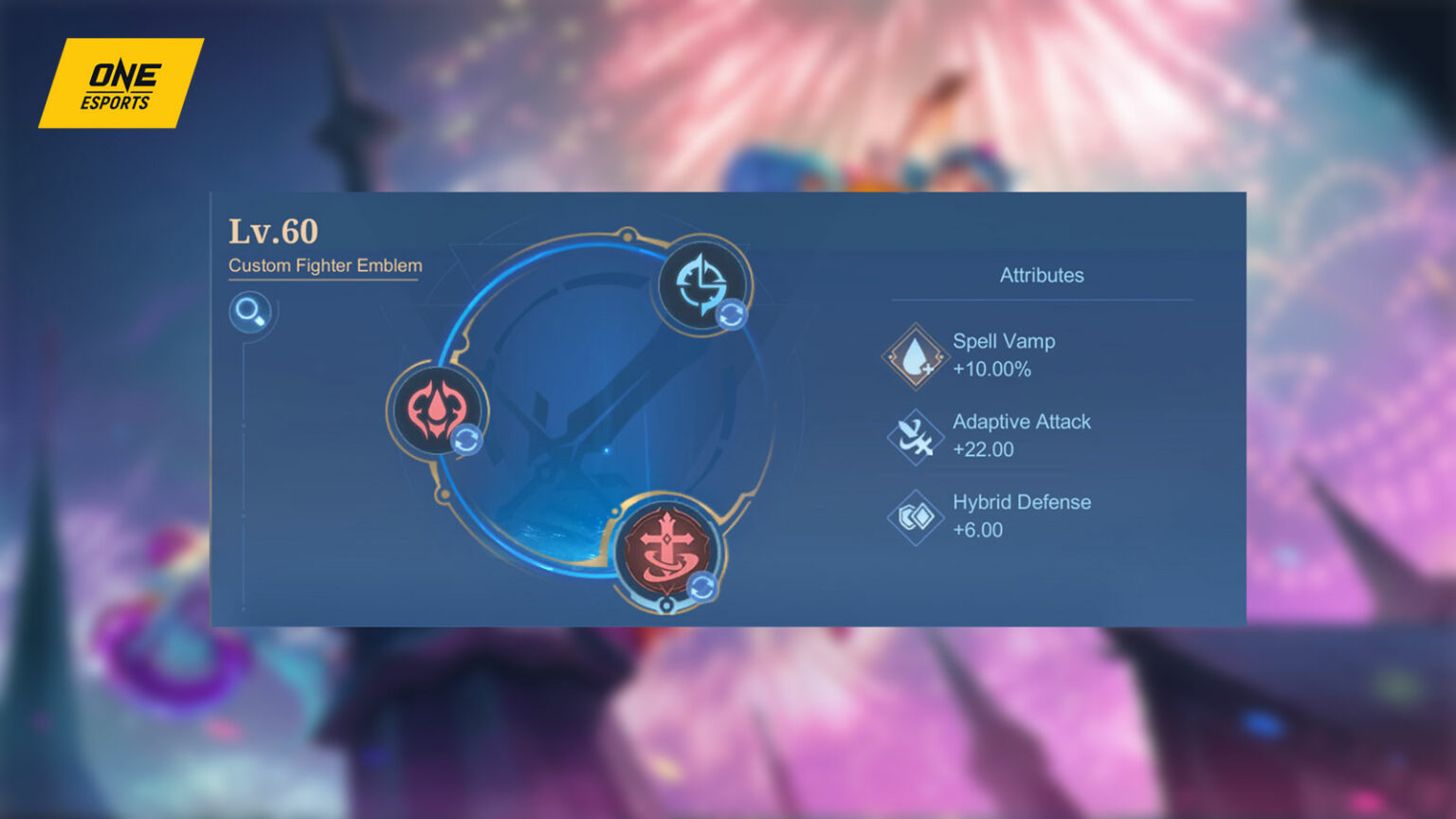Click the Spell Vamp attribute icon
The image size is (1456, 819).
914,355
